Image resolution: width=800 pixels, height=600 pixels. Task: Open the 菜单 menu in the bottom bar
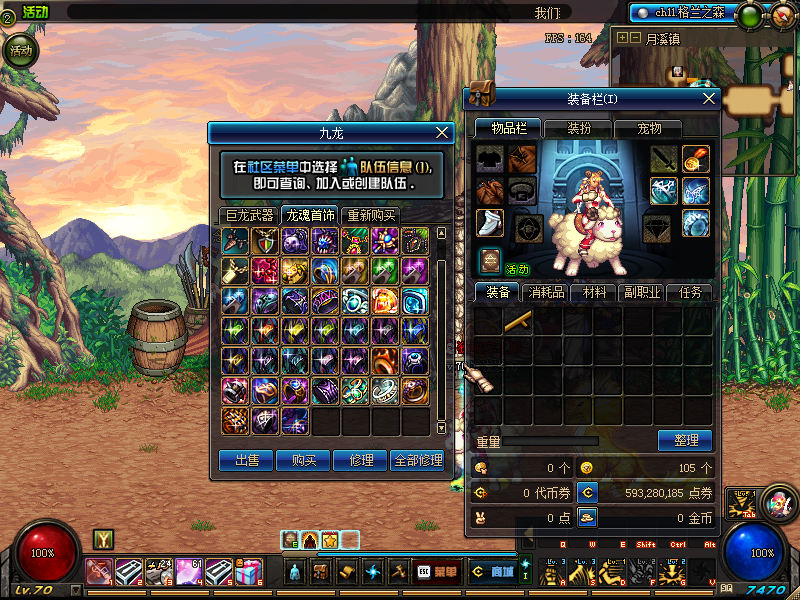click(x=439, y=572)
